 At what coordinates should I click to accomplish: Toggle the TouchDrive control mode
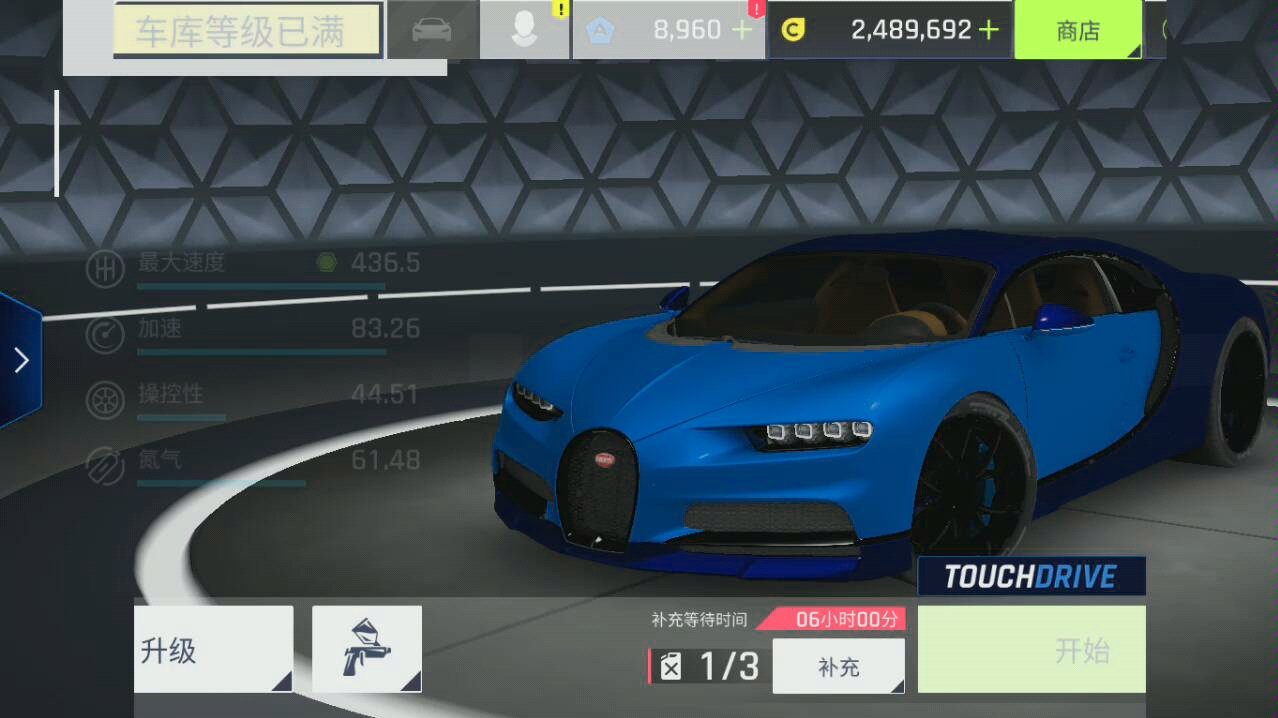tap(1031, 576)
